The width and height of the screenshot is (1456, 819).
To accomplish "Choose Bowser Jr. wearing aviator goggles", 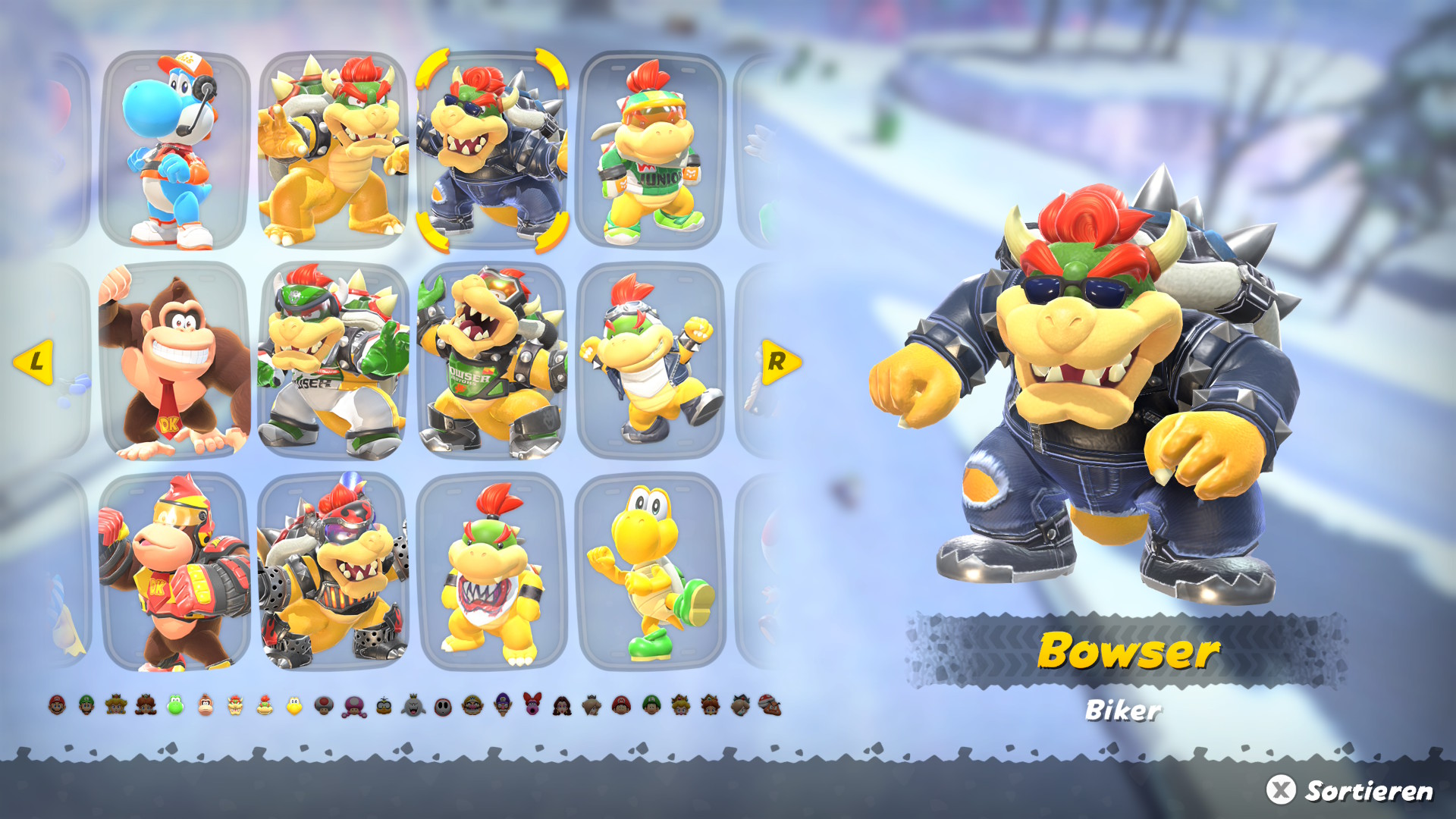I will point(651,362).
